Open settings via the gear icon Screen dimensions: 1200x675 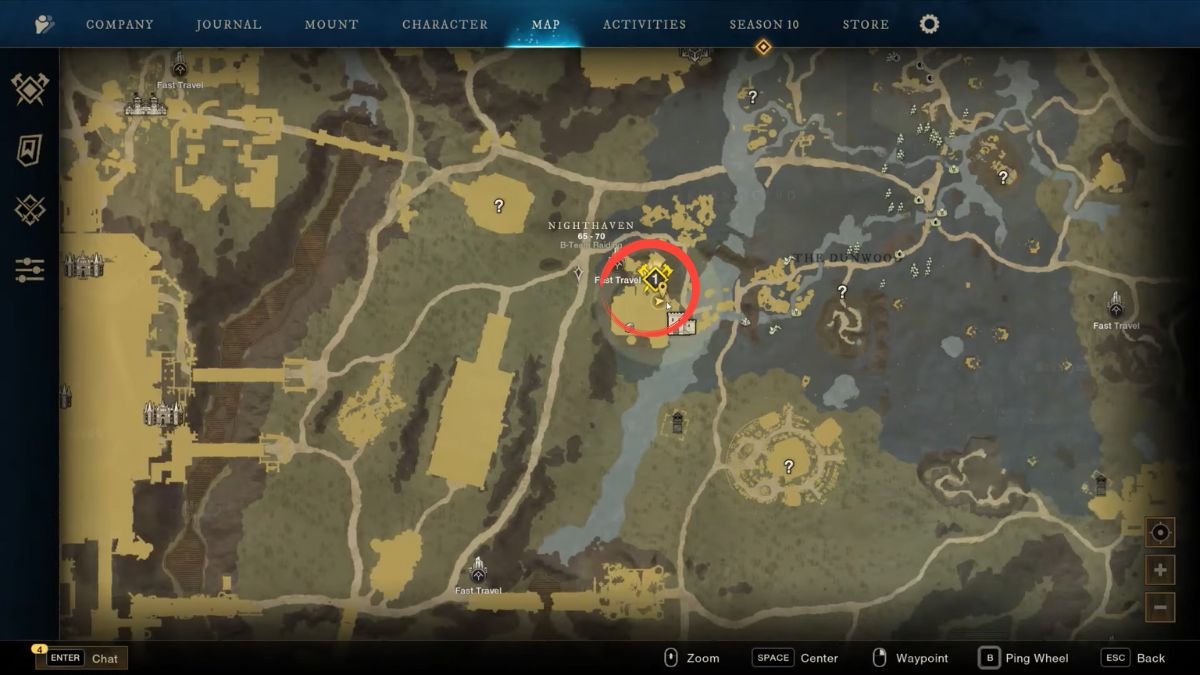tap(930, 24)
